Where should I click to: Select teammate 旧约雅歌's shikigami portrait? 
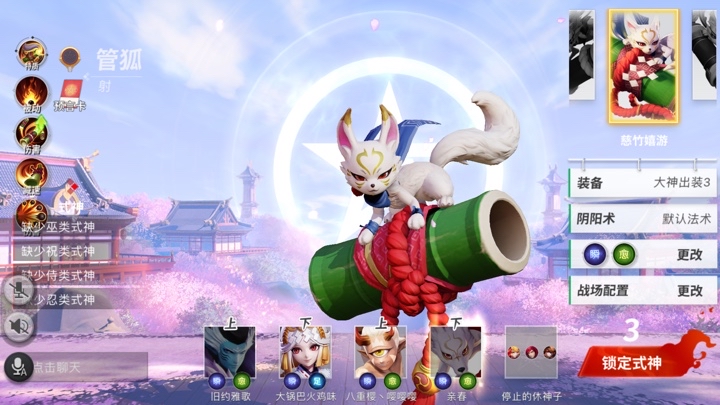[x=229, y=351]
